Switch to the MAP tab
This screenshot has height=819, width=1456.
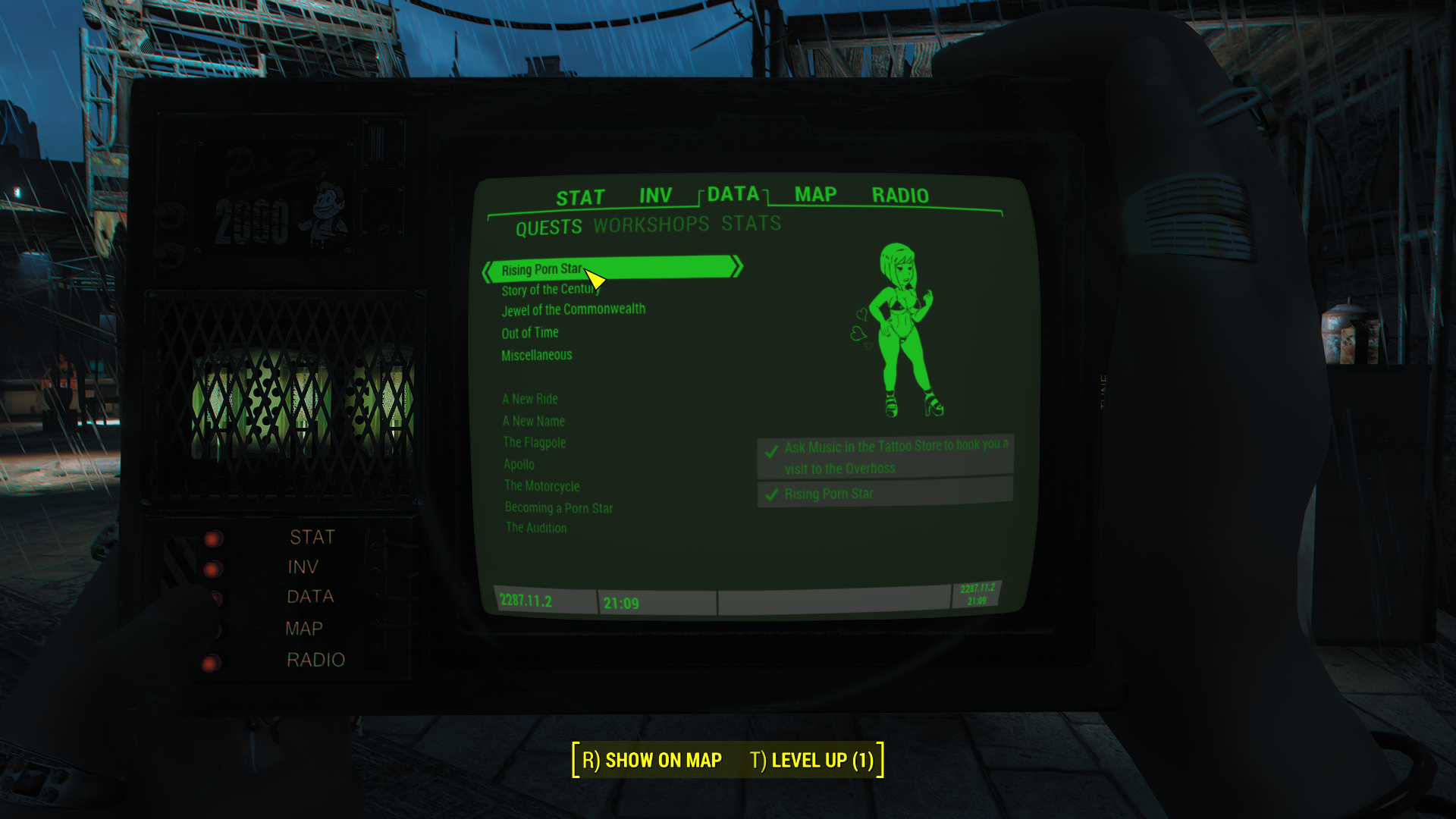pyautogui.click(x=815, y=195)
